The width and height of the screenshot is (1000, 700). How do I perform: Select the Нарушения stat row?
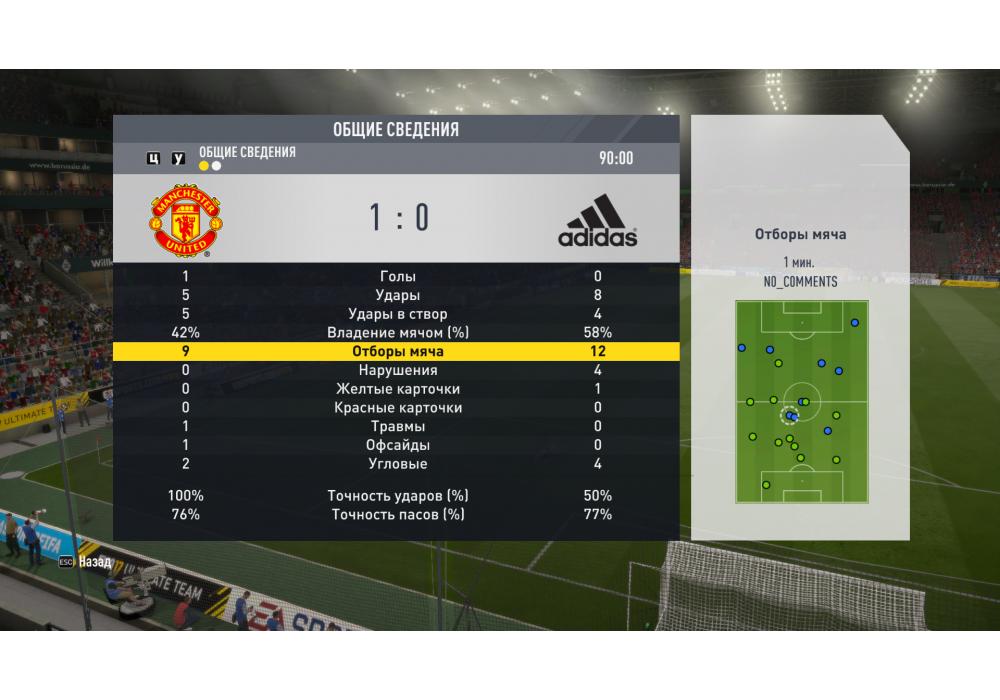coord(397,370)
